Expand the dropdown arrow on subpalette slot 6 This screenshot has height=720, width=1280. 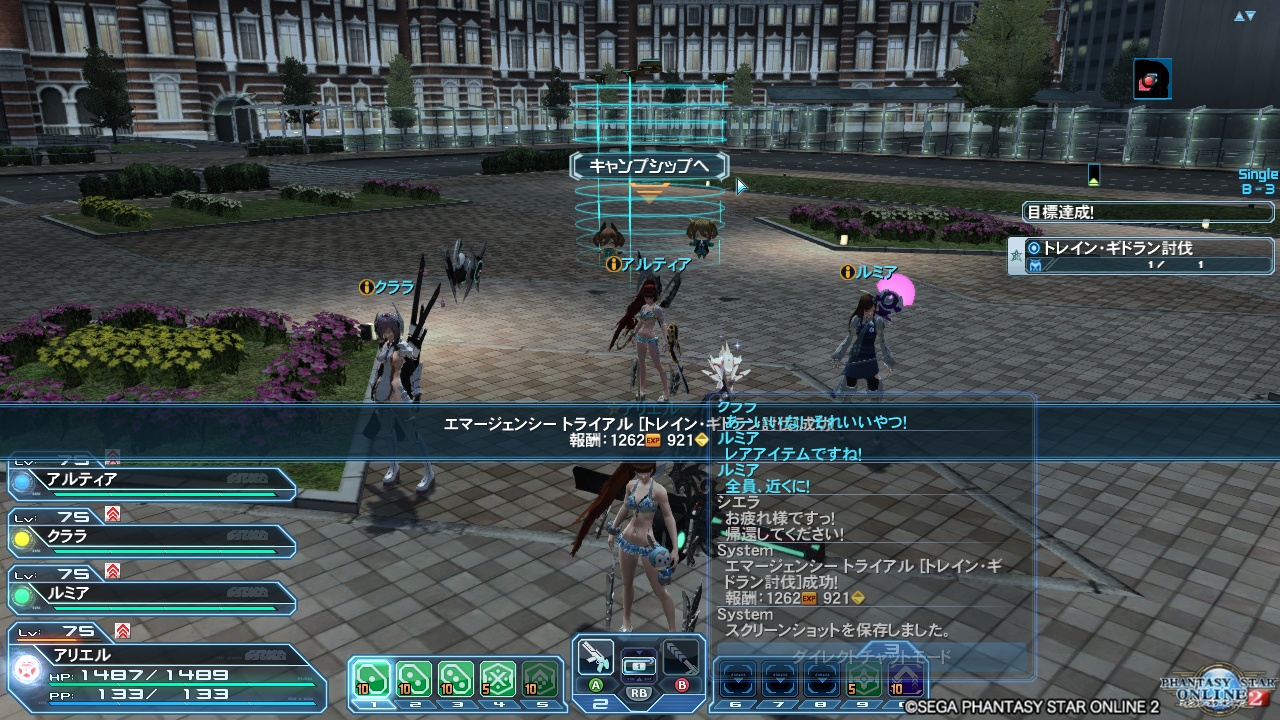click(738, 680)
